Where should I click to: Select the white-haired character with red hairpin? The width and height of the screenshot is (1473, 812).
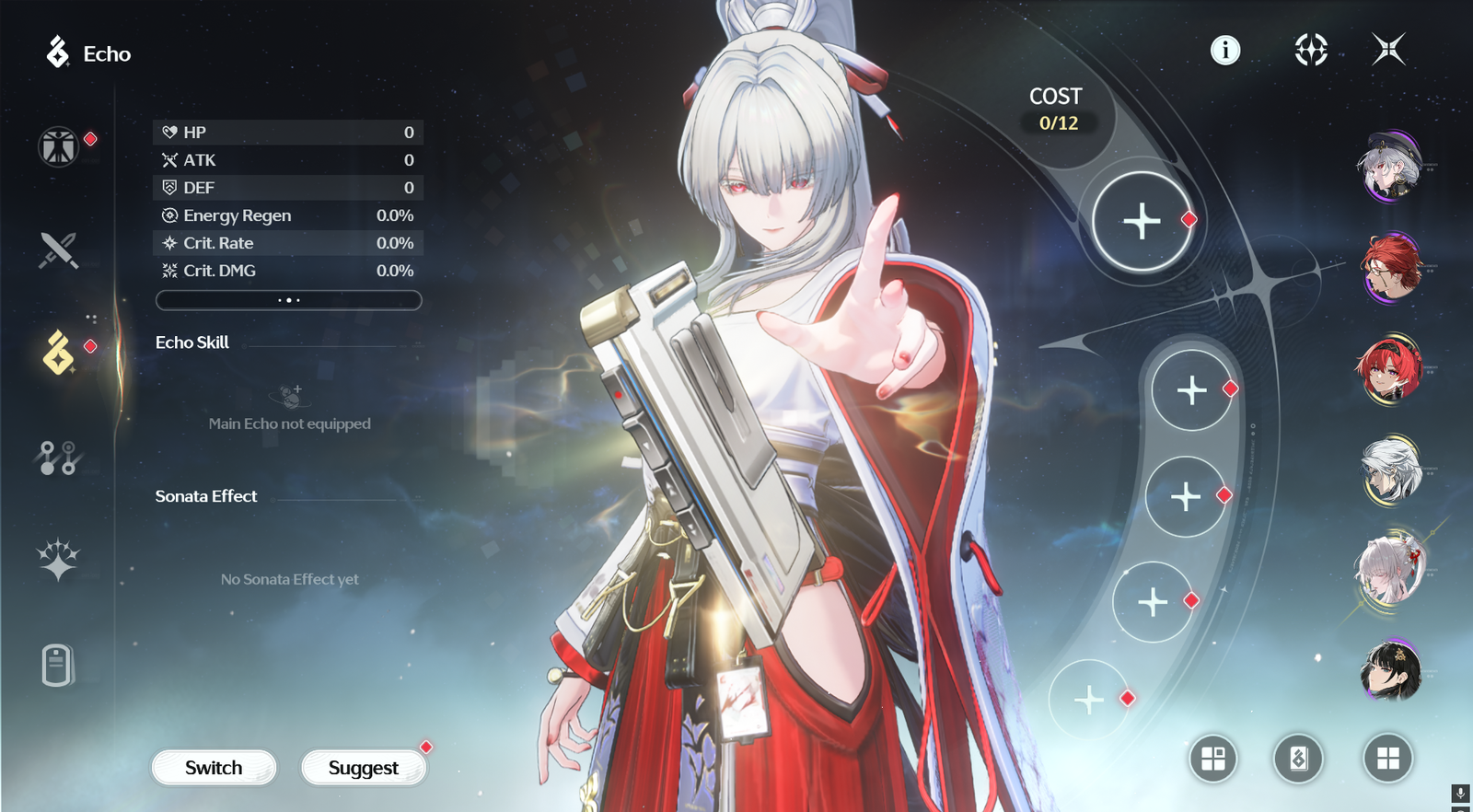point(1390,571)
